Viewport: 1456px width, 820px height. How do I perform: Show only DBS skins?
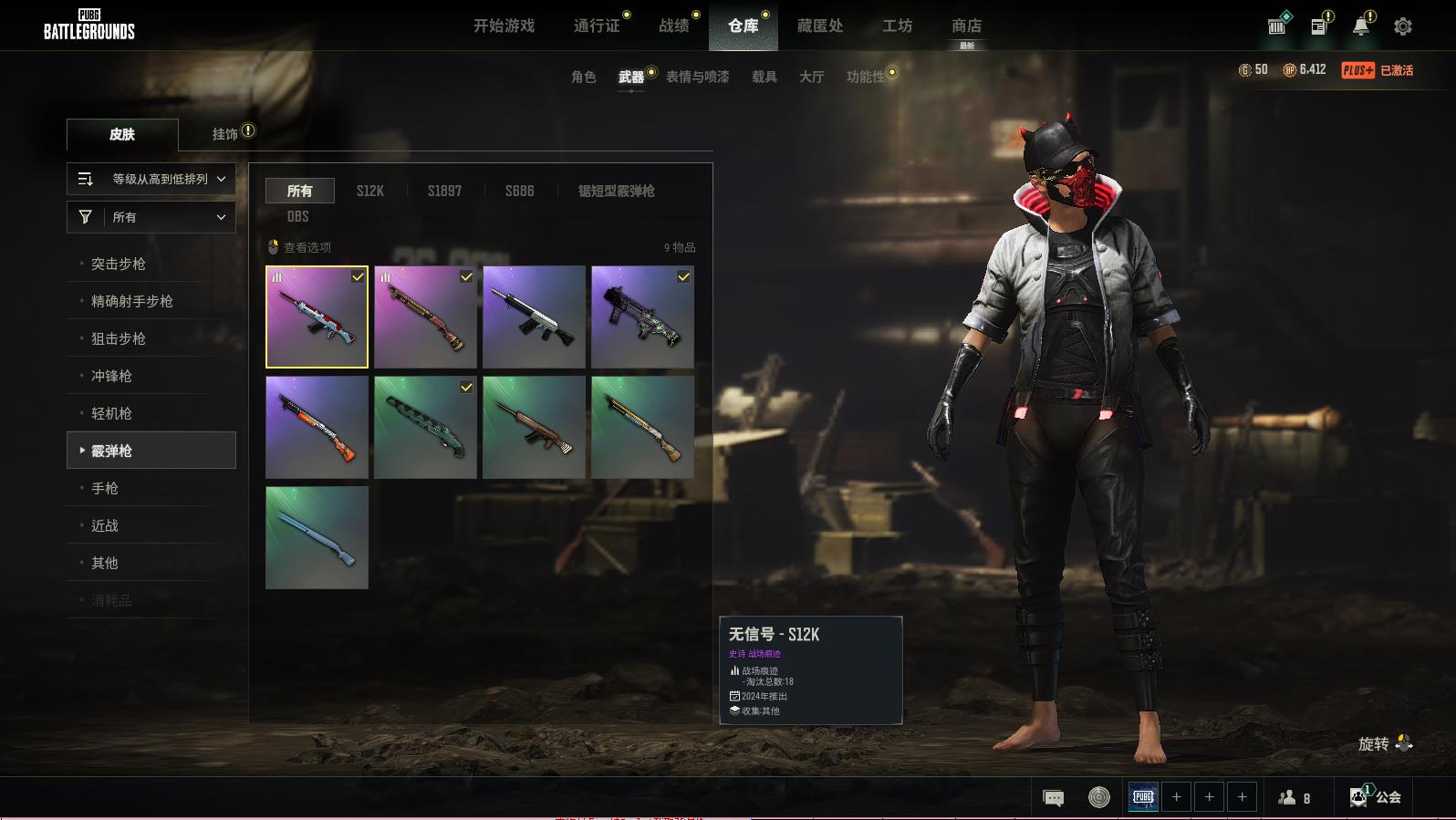point(297,216)
